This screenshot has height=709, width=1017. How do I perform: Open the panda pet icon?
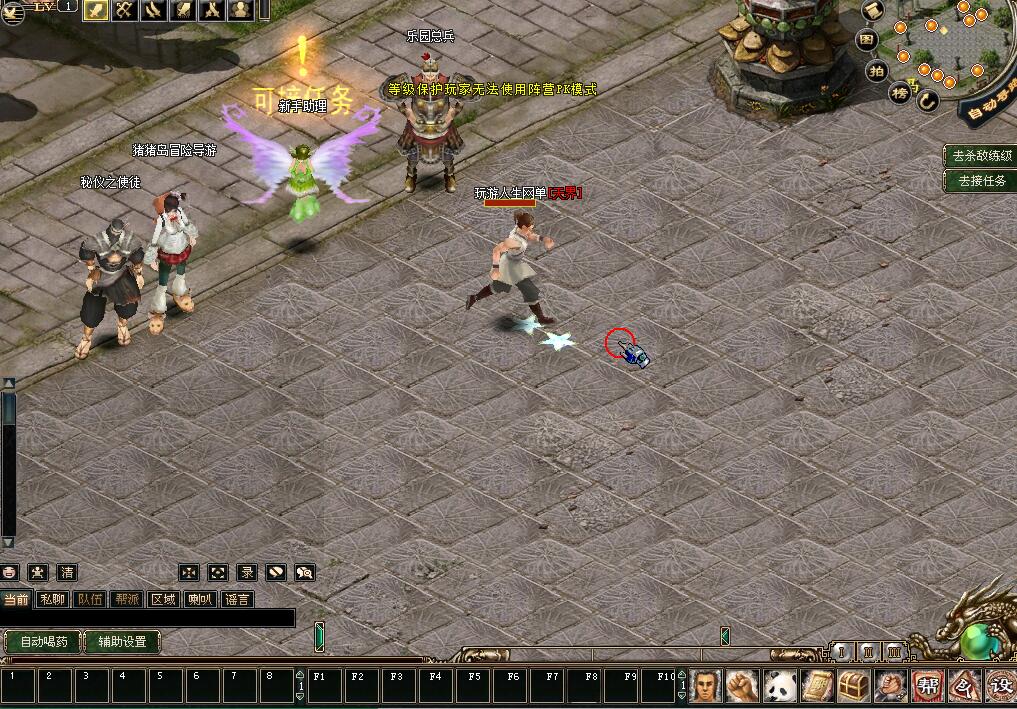tap(780, 686)
